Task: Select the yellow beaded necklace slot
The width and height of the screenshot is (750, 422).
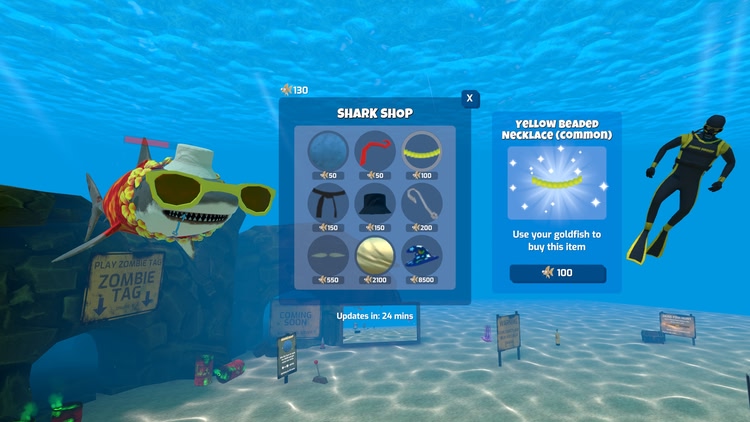Action: 421,150
